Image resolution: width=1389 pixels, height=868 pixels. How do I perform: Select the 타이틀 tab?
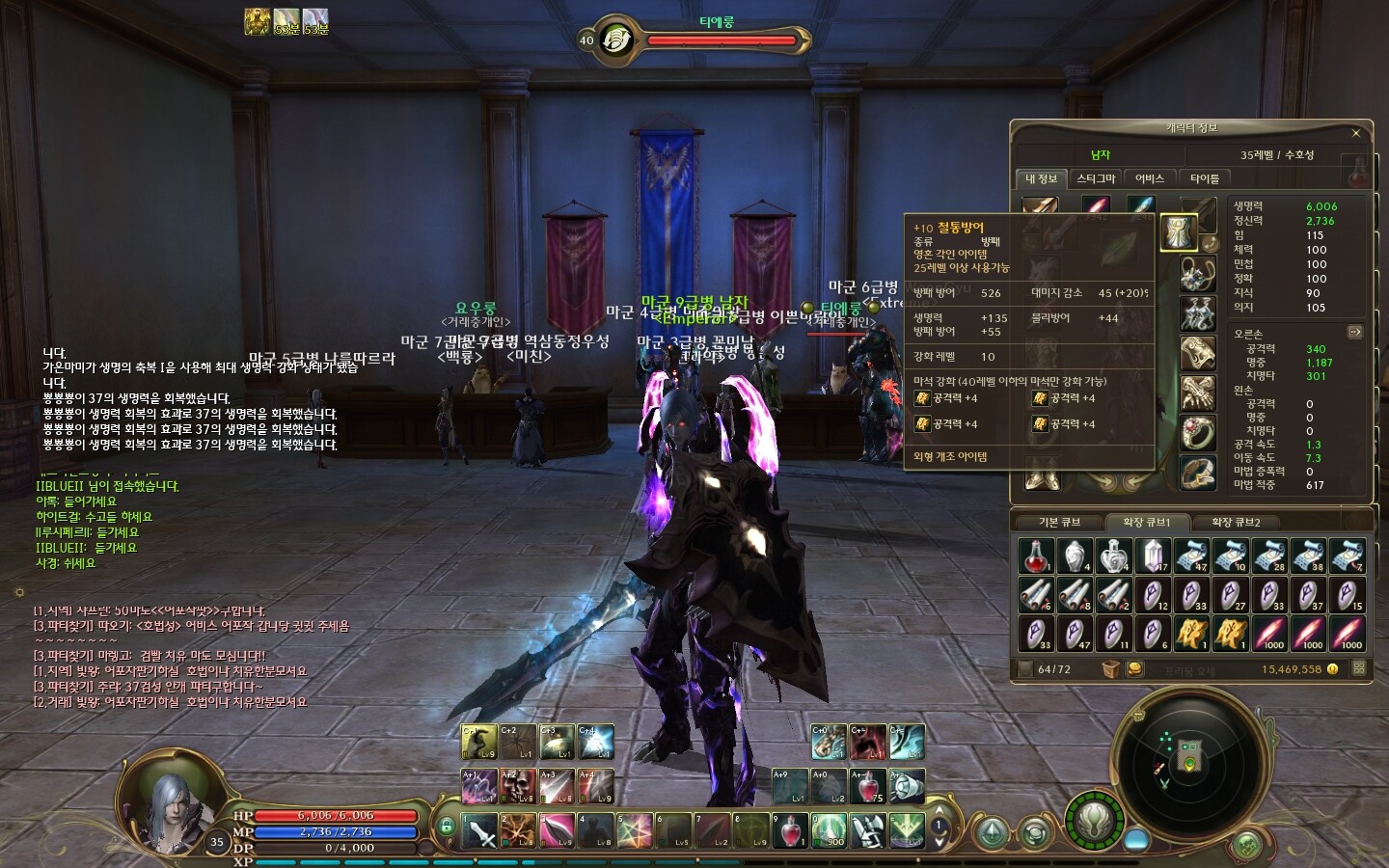click(x=1205, y=178)
